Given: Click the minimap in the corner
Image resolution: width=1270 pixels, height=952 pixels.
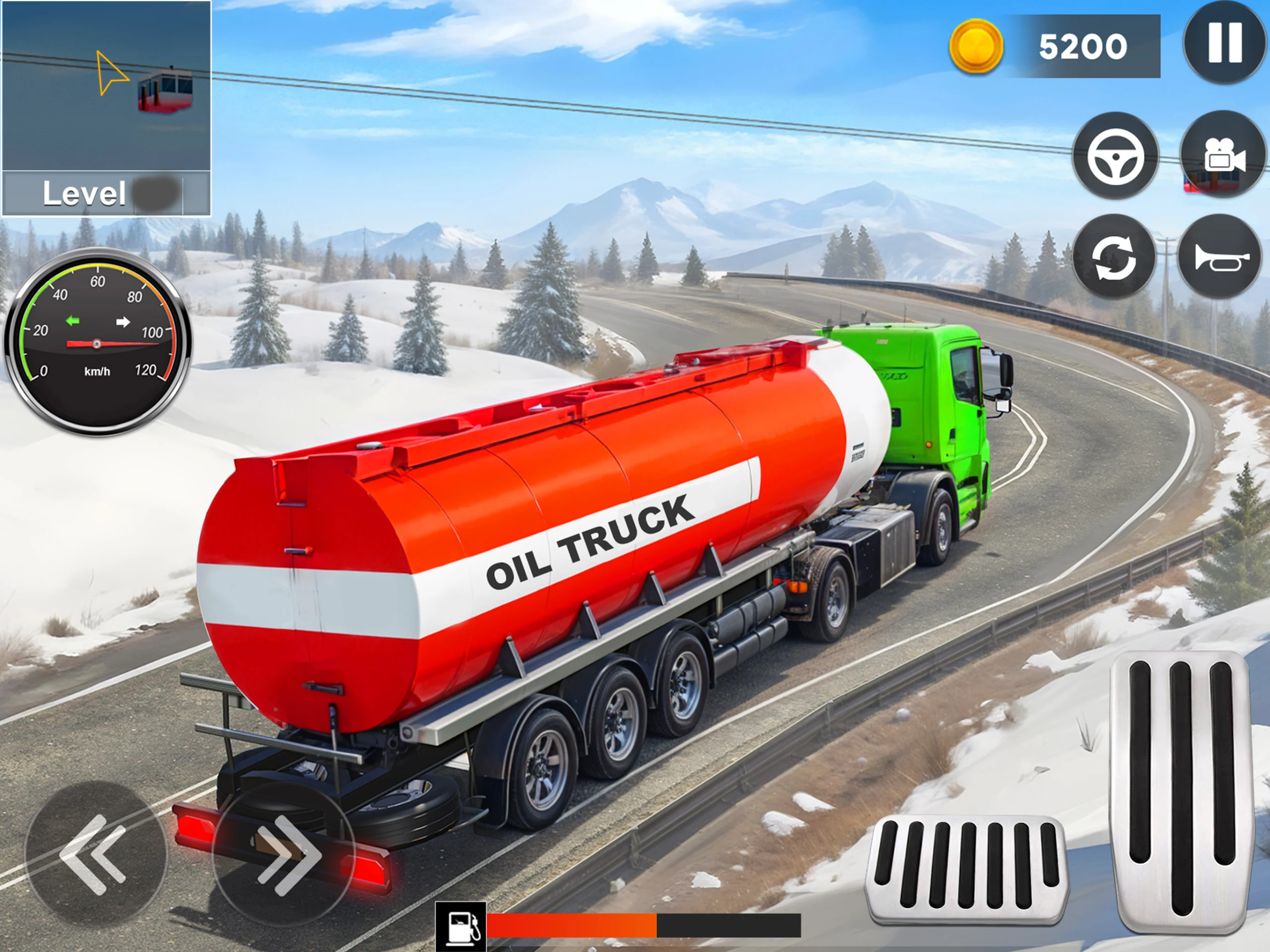Looking at the screenshot, I should click(106, 86).
